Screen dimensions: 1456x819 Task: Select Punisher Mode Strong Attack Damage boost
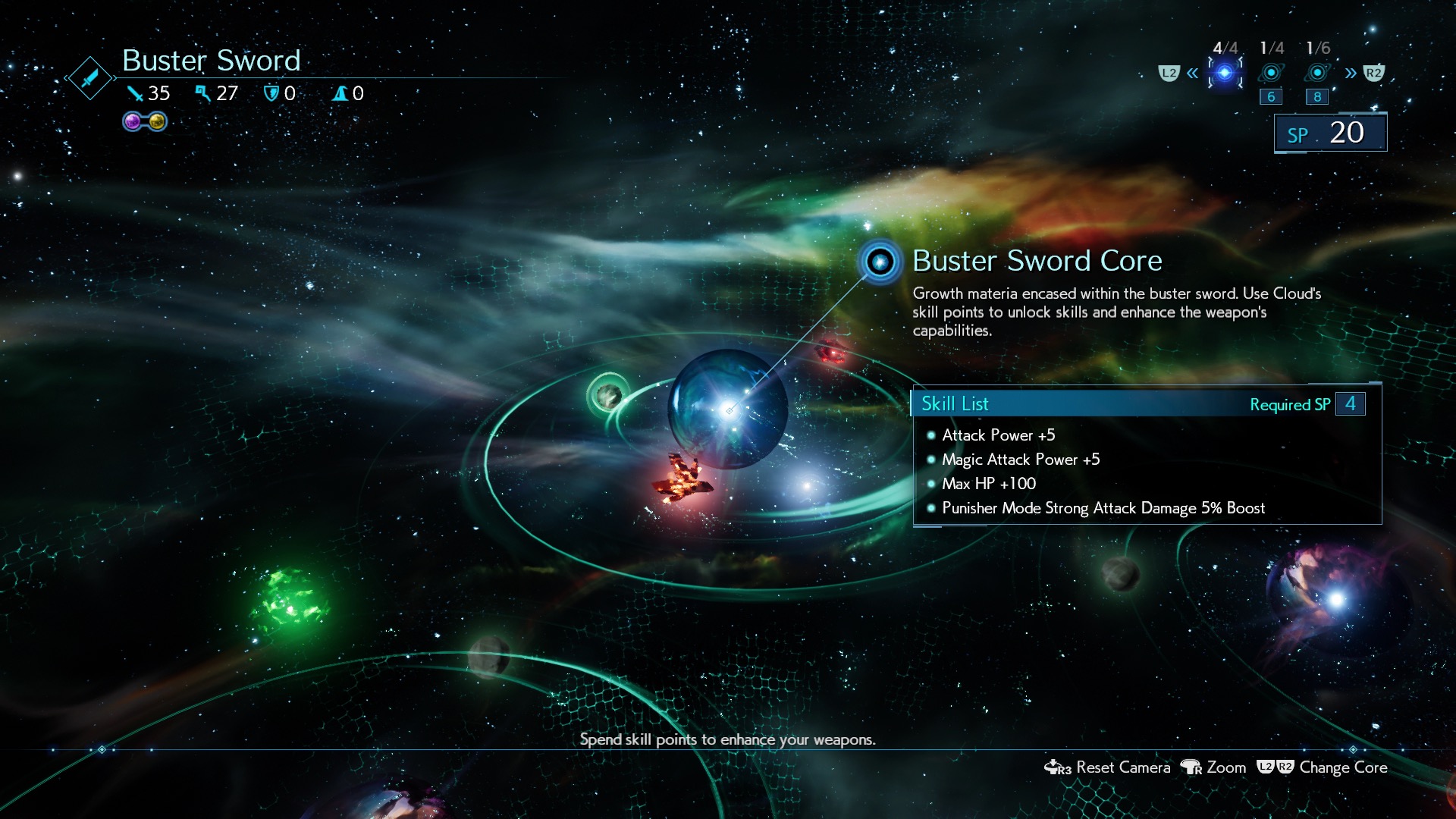click(1103, 508)
